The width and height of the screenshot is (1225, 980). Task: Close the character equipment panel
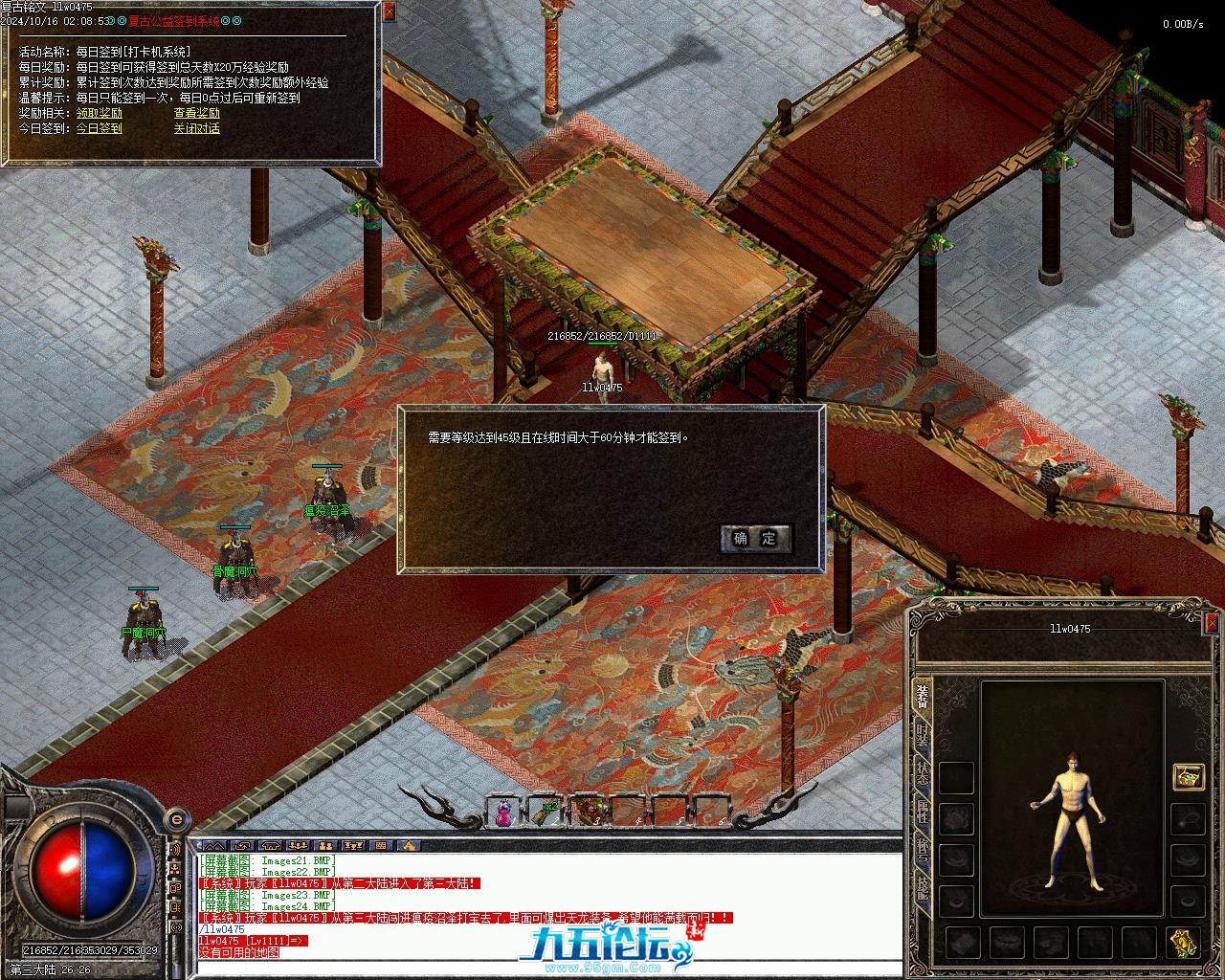click(1212, 624)
